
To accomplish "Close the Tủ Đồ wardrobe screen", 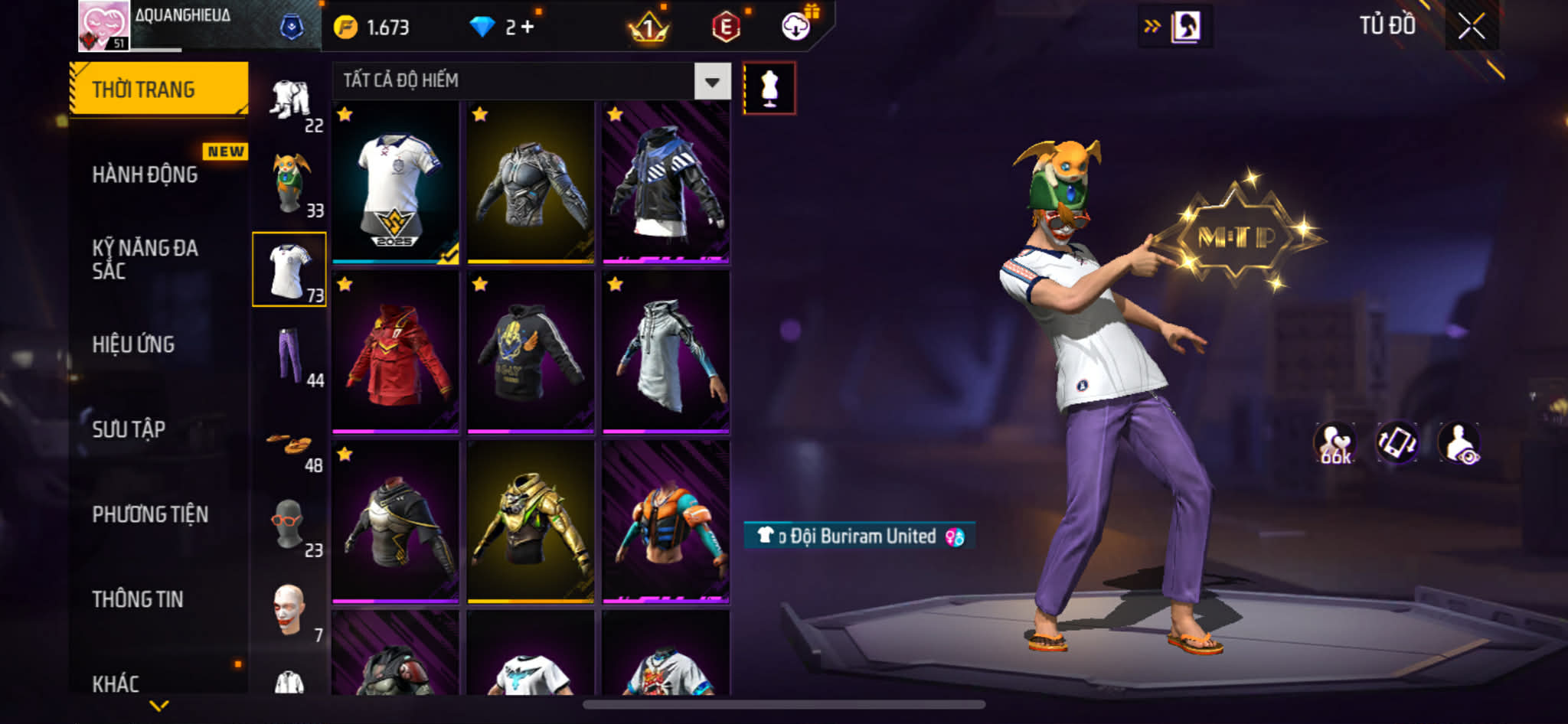I will pyautogui.click(x=1471, y=27).
